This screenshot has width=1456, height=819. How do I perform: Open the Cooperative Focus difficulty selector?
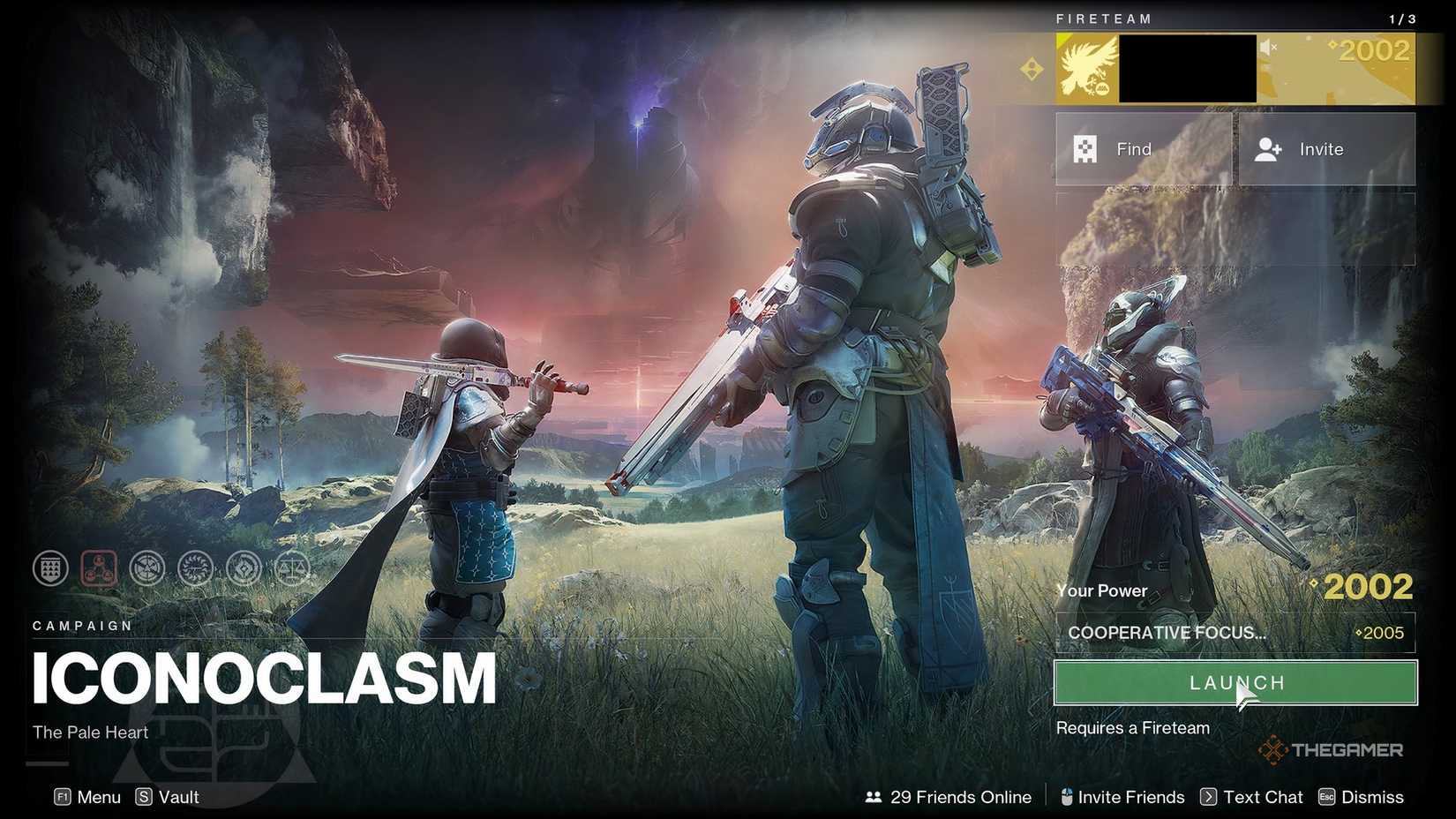(1235, 633)
